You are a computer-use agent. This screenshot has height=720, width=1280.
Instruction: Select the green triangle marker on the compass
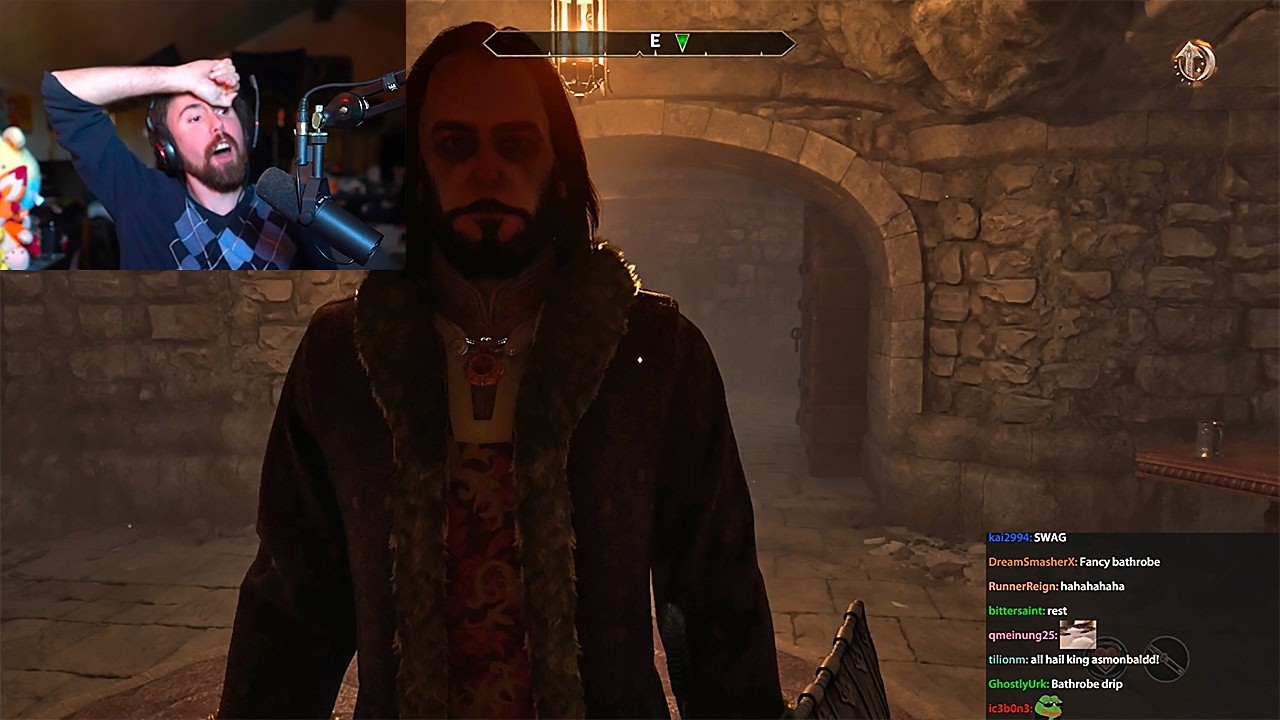point(684,44)
